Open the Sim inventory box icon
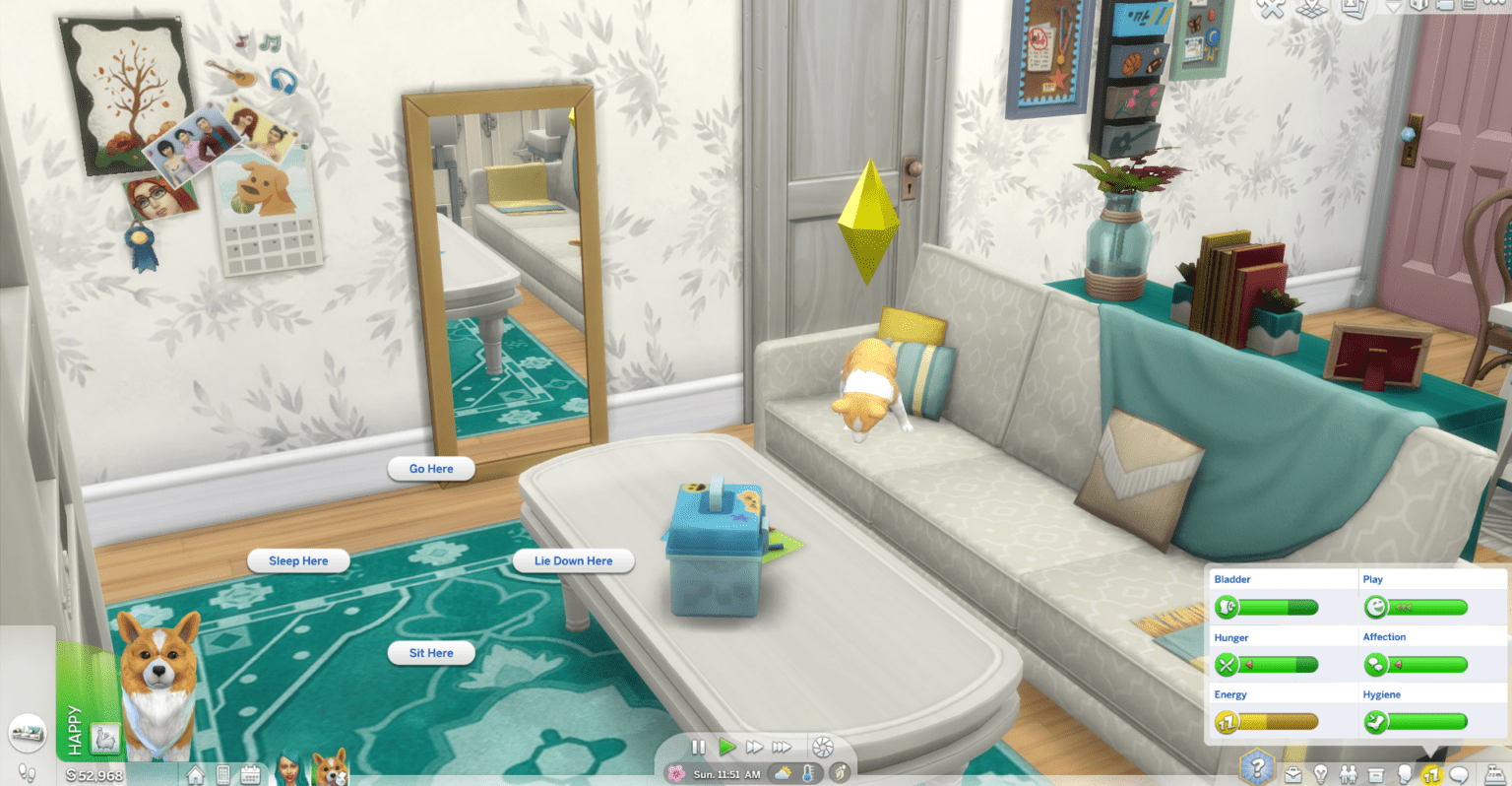The image size is (1512, 786). tap(1375, 773)
